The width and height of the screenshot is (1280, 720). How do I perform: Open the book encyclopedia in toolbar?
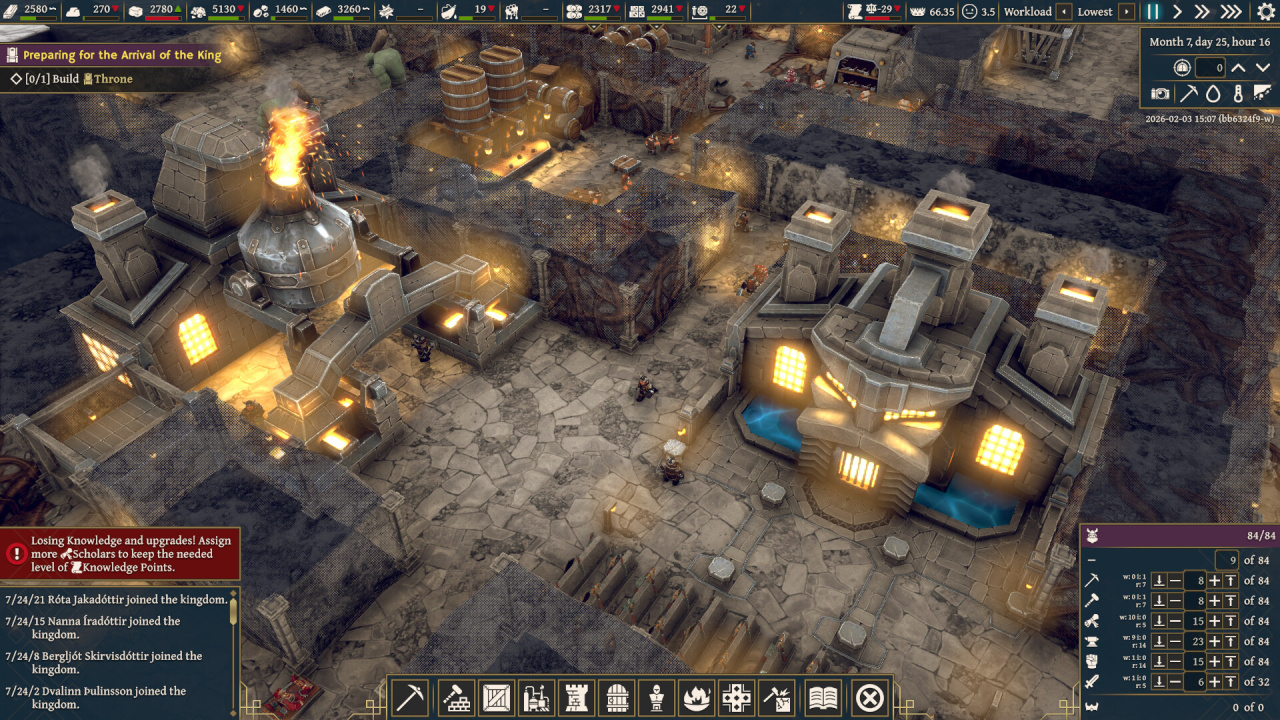(x=823, y=697)
